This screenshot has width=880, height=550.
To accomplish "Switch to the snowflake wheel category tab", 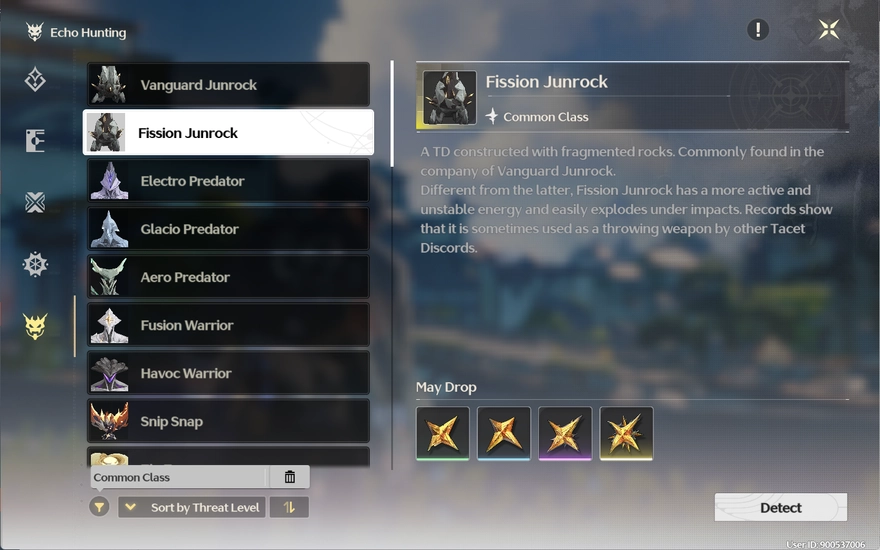I will [x=35, y=264].
